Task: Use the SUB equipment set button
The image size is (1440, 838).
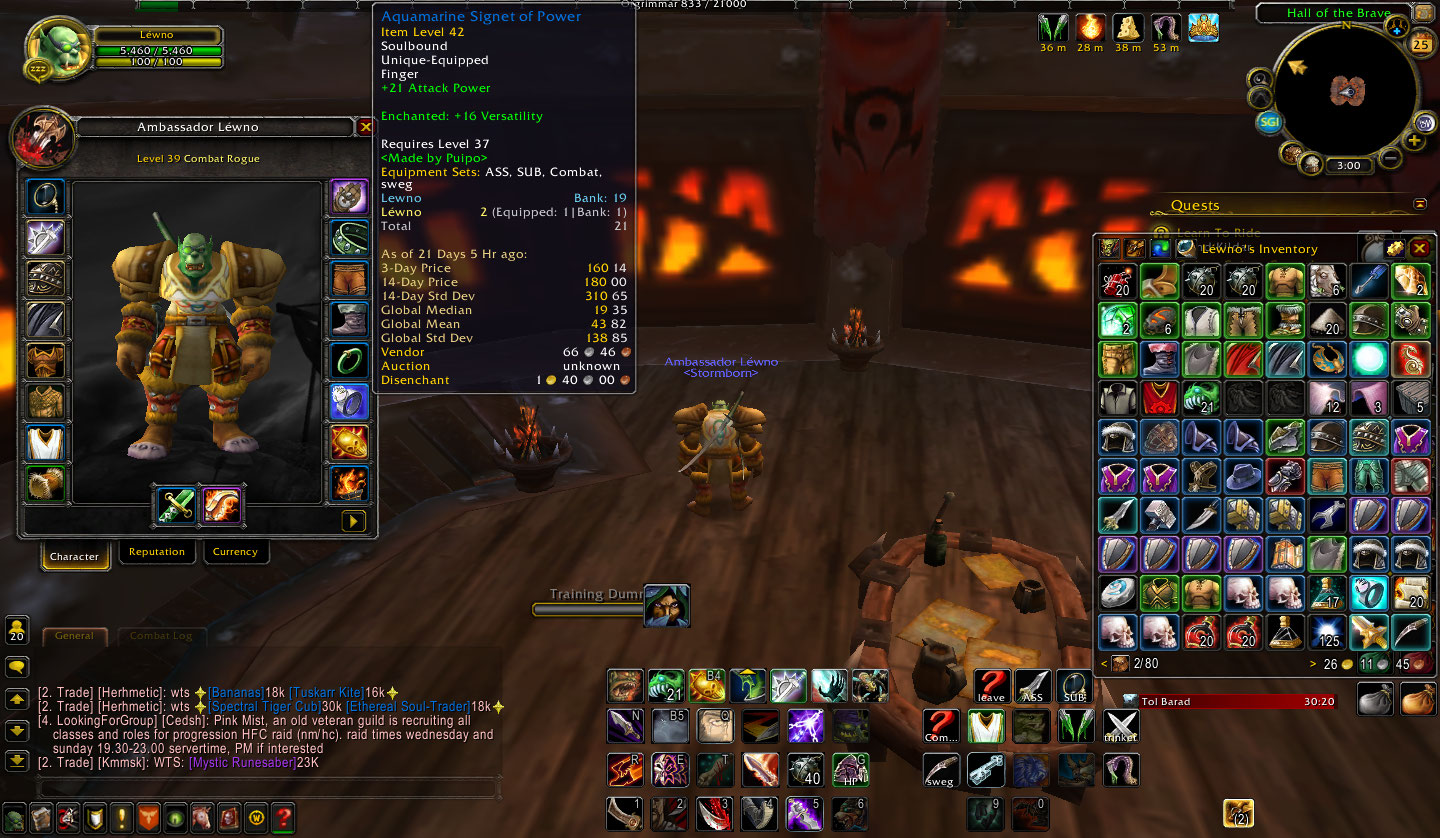Action: click(x=1075, y=687)
